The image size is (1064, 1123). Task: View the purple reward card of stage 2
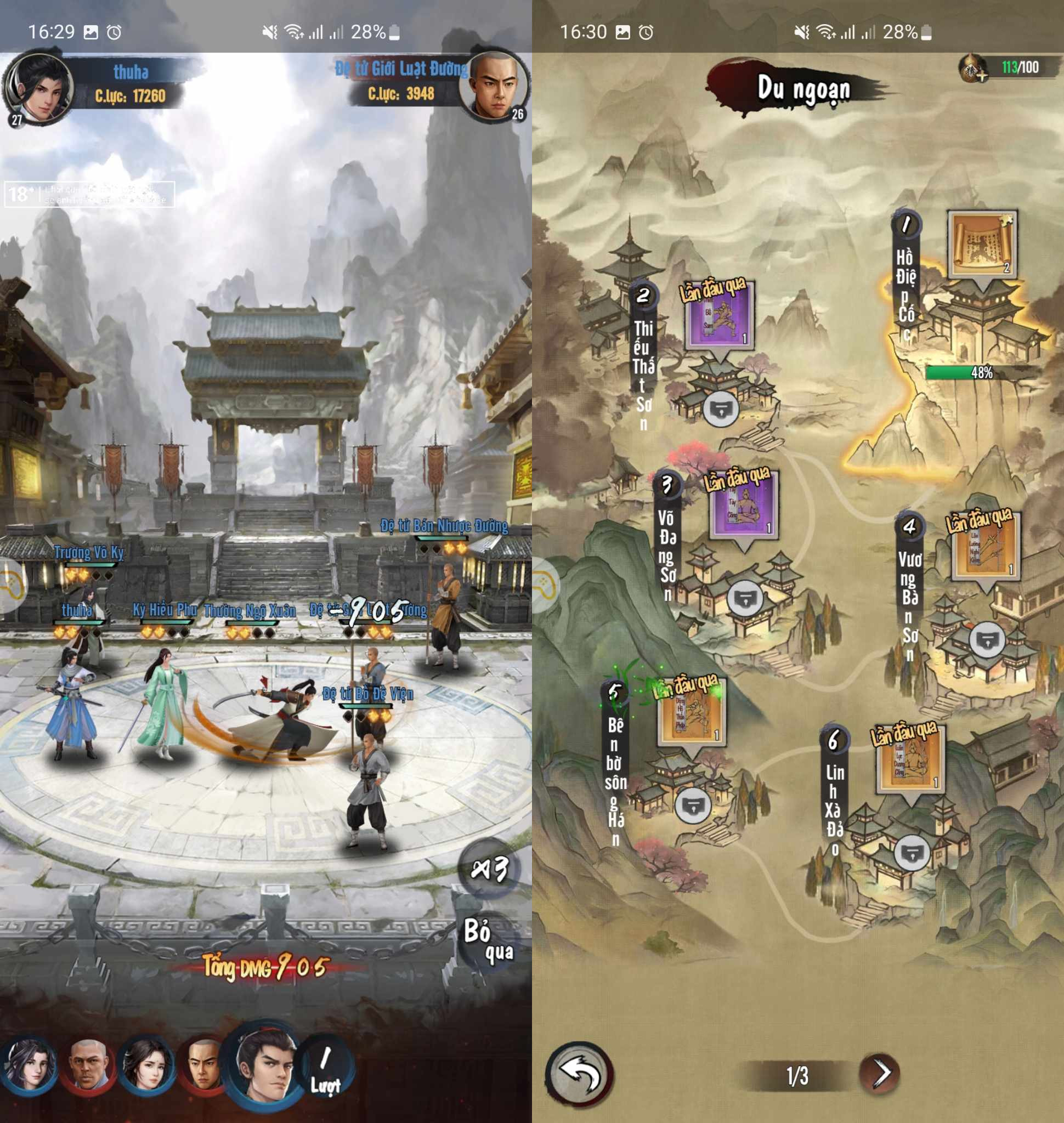(x=719, y=318)
